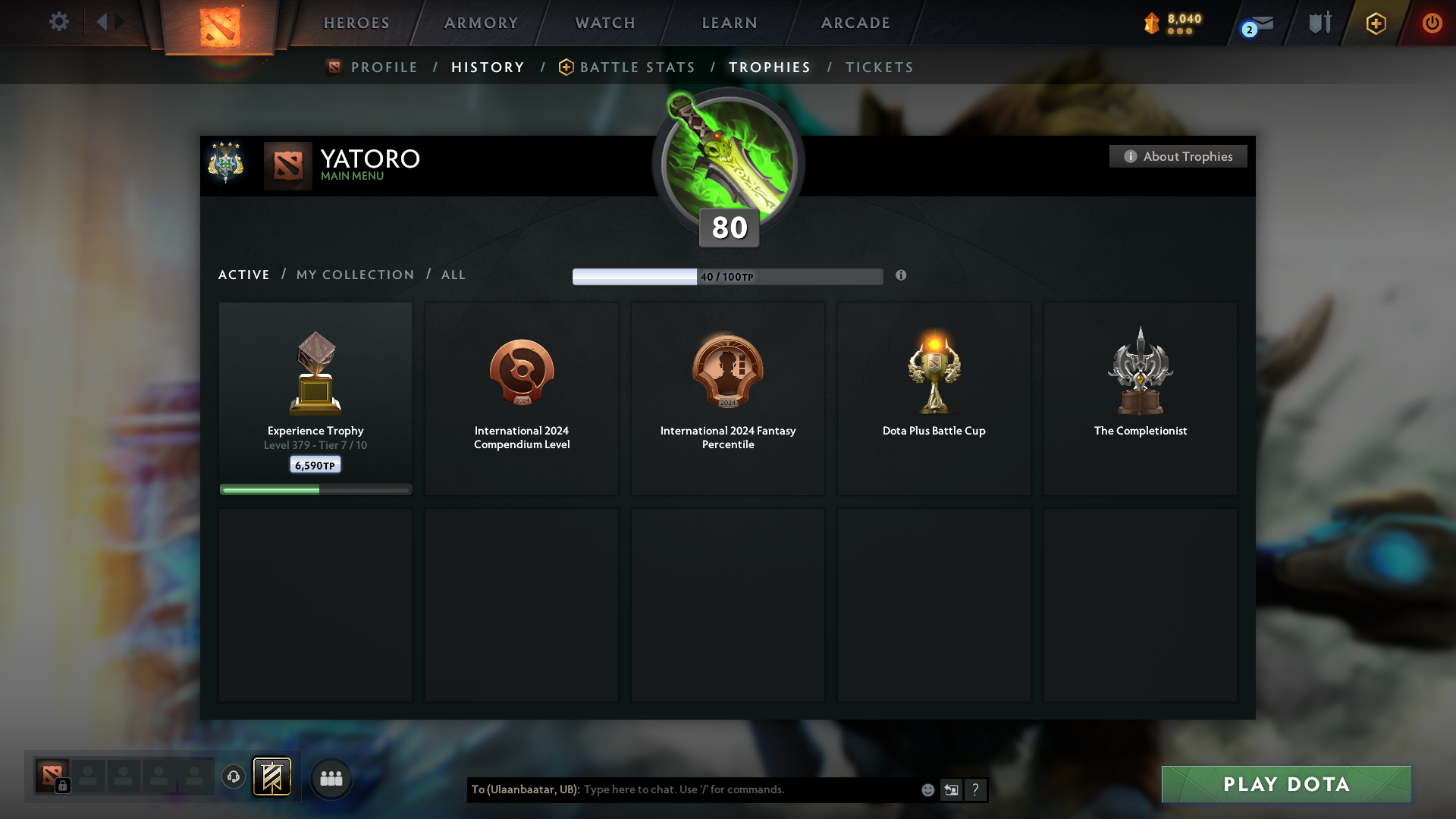Viewport: 1456px width, 819px height.
Task: Switch to the BATTLE STATS tab
Action: coord(637,67)
